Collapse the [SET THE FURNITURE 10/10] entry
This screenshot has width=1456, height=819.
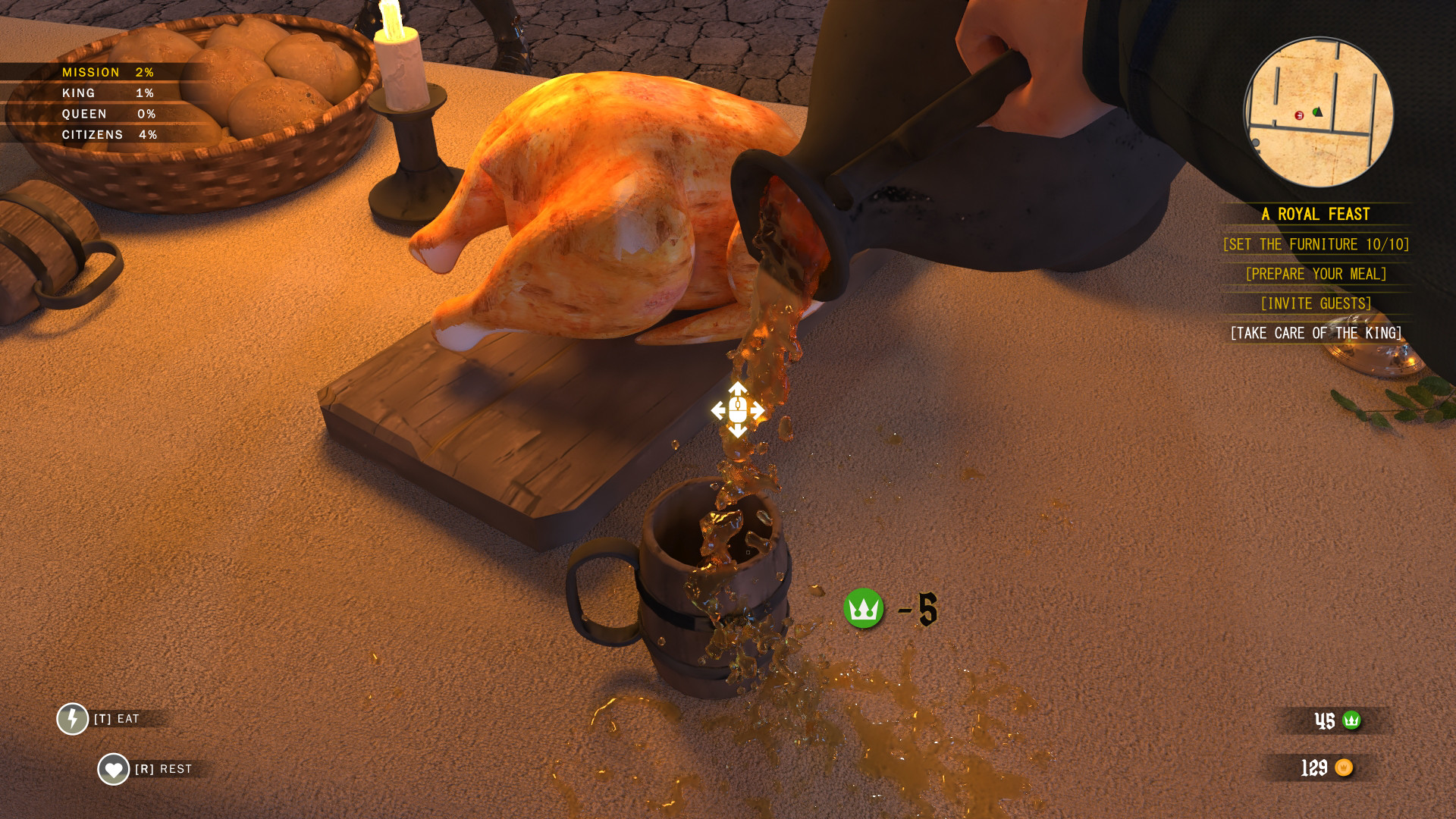coord(1315,244)
